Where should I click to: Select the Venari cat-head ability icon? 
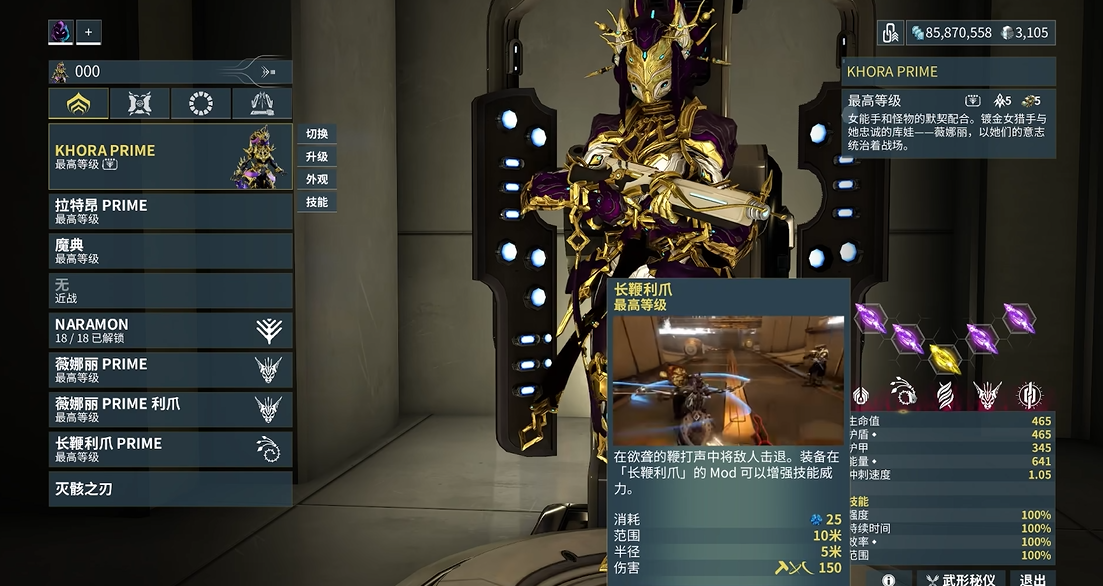[988, 394]
